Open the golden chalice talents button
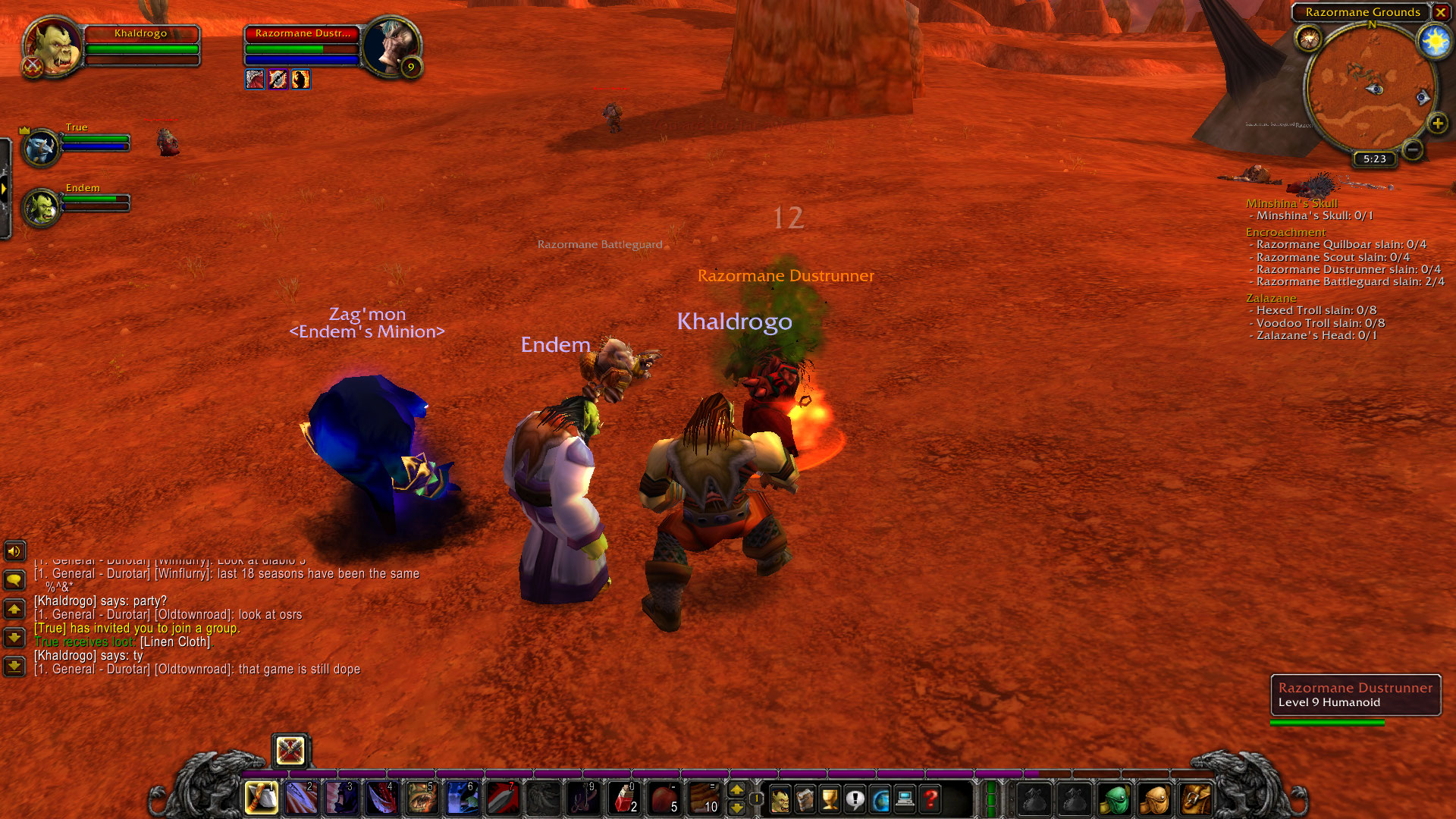 click(830, 799)
